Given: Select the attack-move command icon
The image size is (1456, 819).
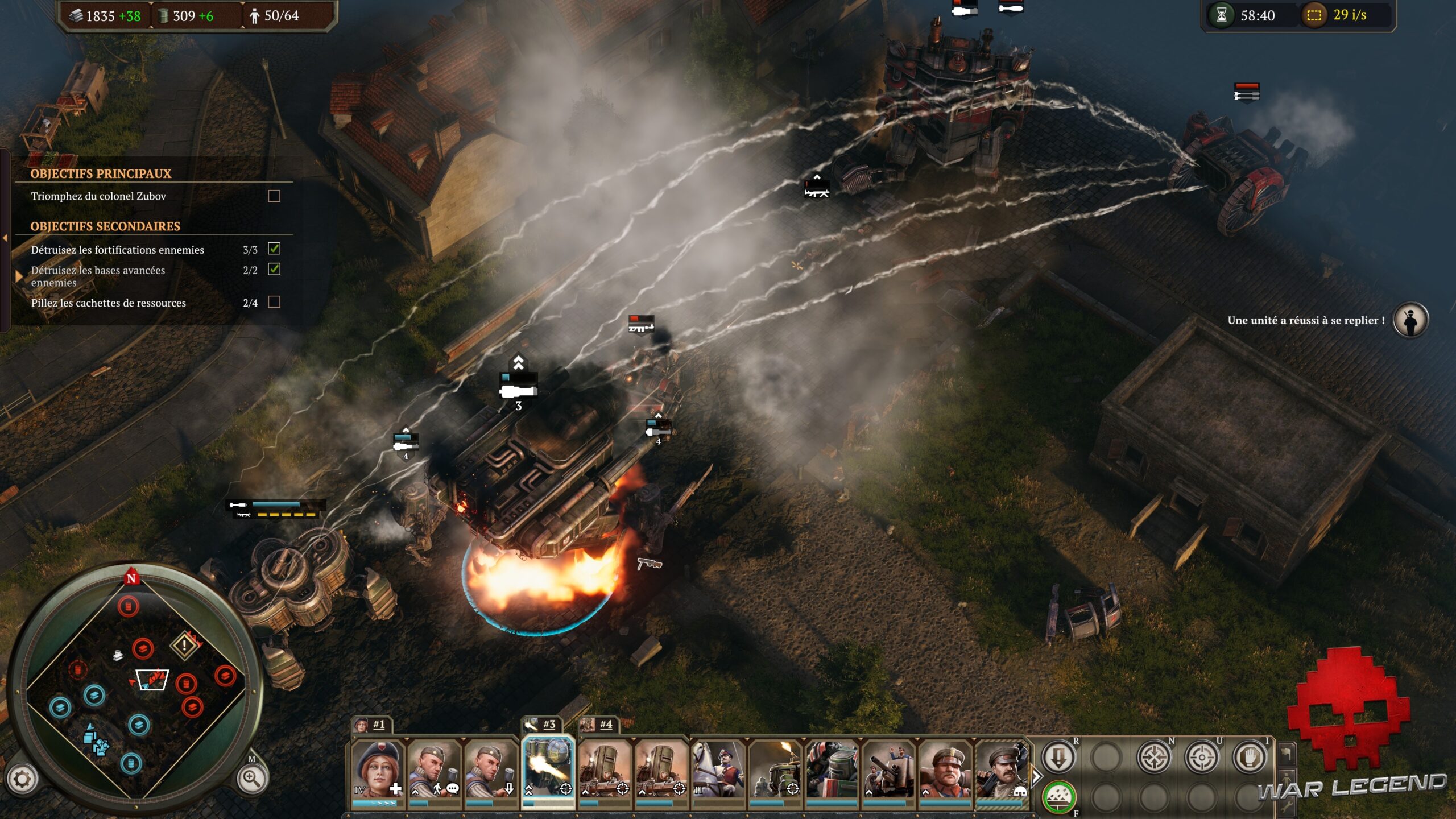Looking at the screenshot, I should [x=1154, y=759].
